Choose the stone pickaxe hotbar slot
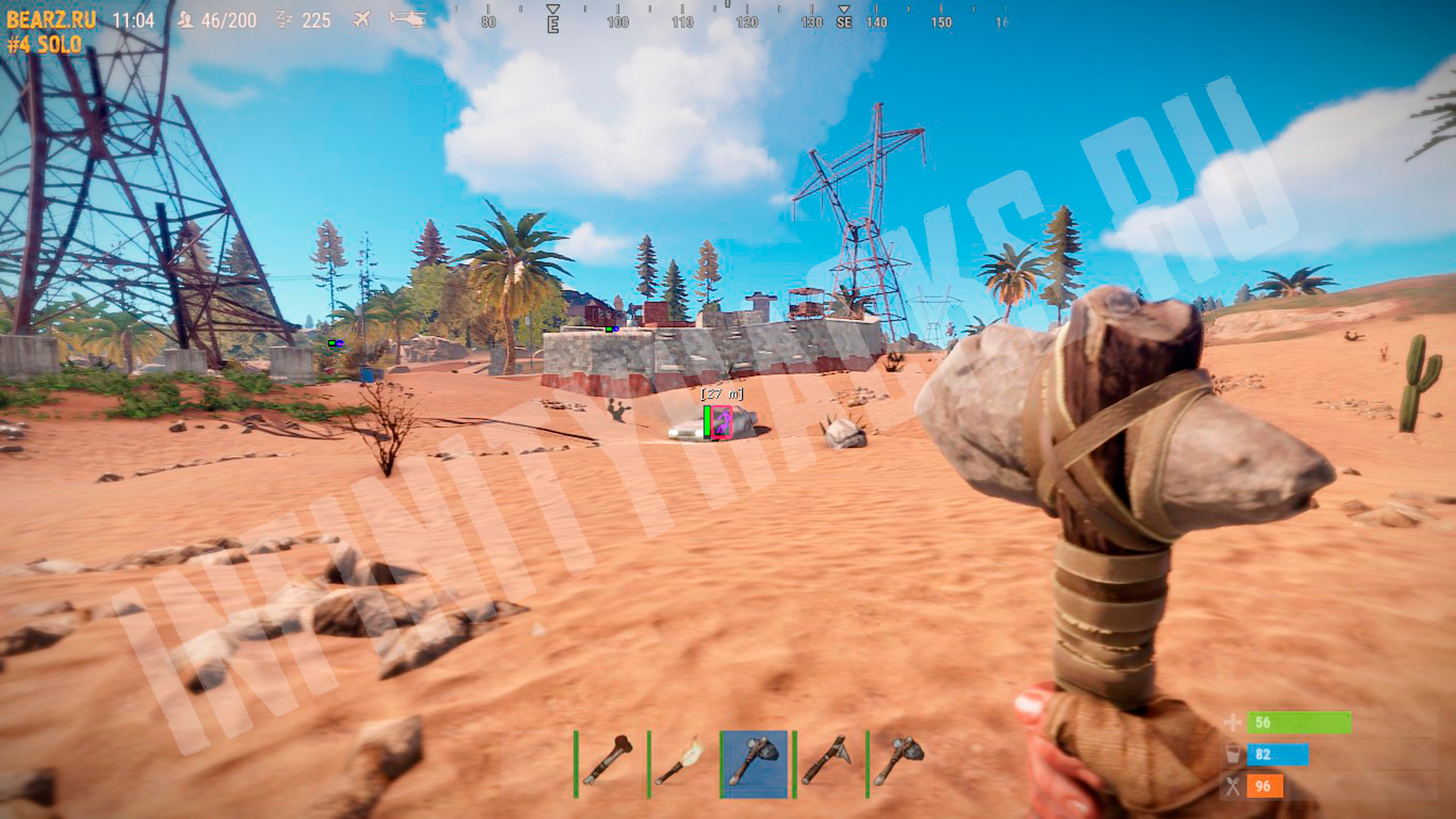 point(828,762)
